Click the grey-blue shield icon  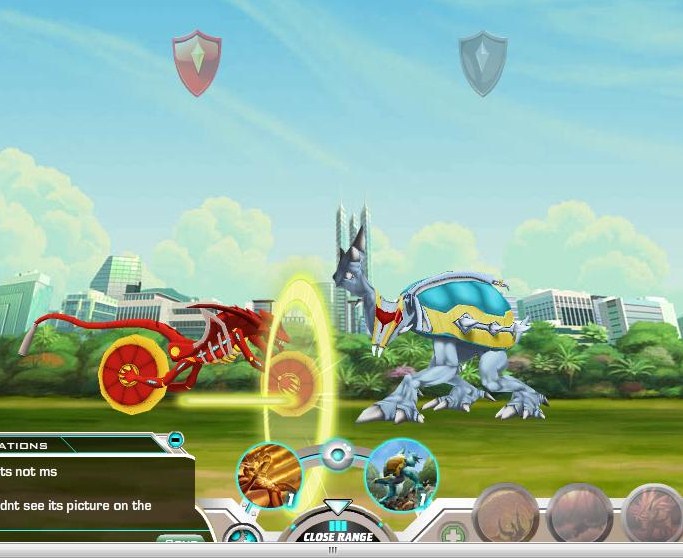483,62
